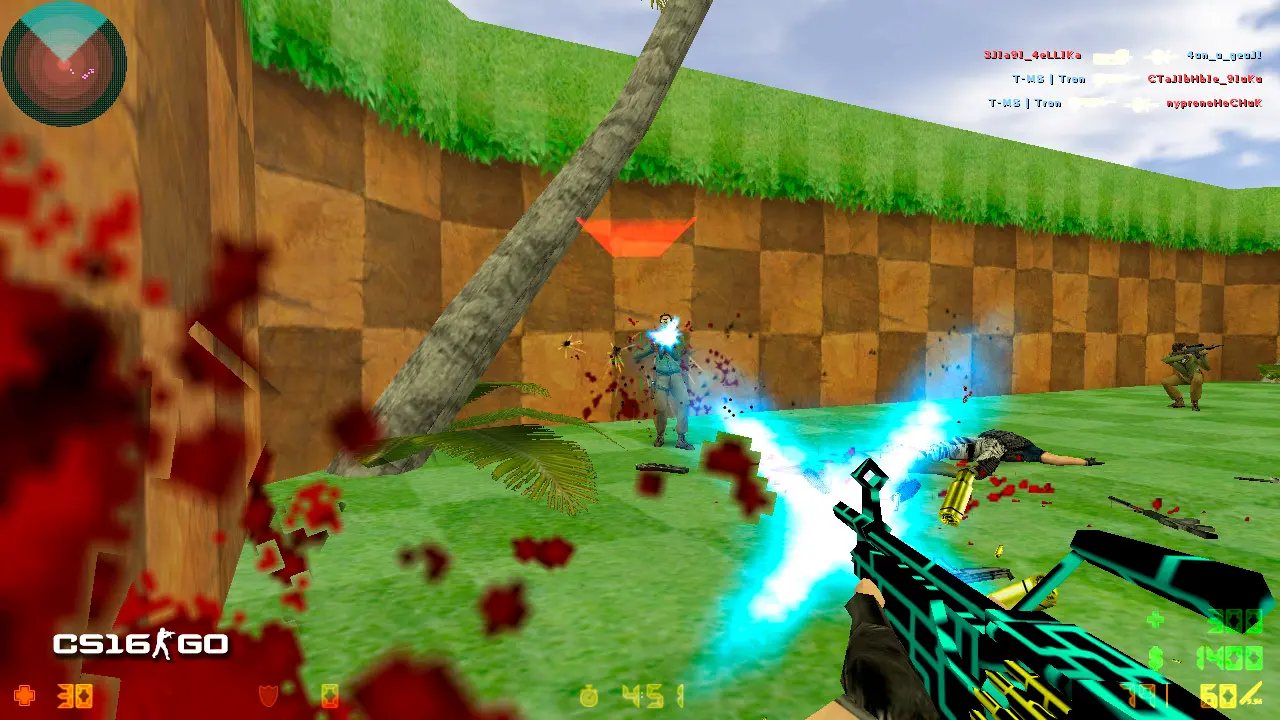This screenshot has height=720, width=1280.
Task: Click the circular radar minimap
Action: [64, 63]
